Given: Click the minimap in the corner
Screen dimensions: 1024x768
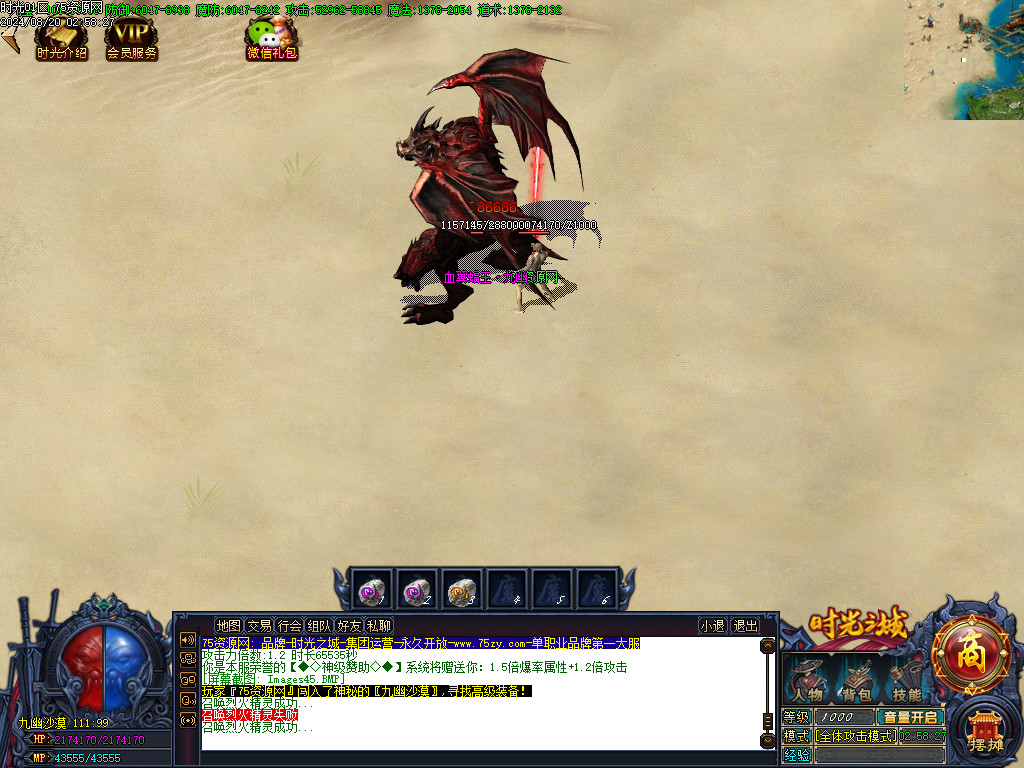Looking at the screenshot, I should pyautogui.click(x=964, y=60).
